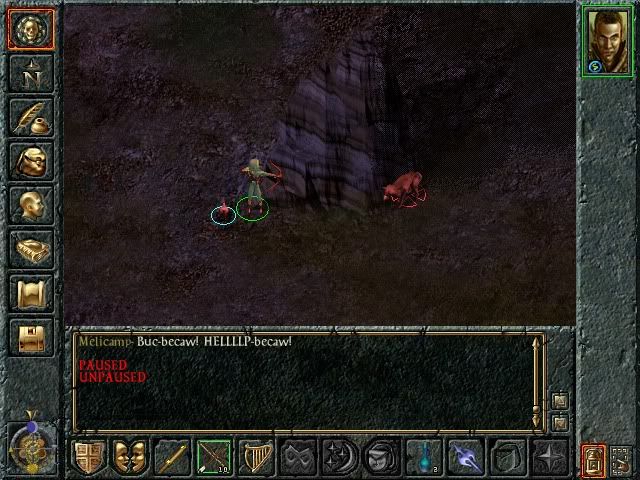The width and height of the screenshot is (640, 480).
Task: Open the inventory helmeted head icon
Action: pos(30,161)
